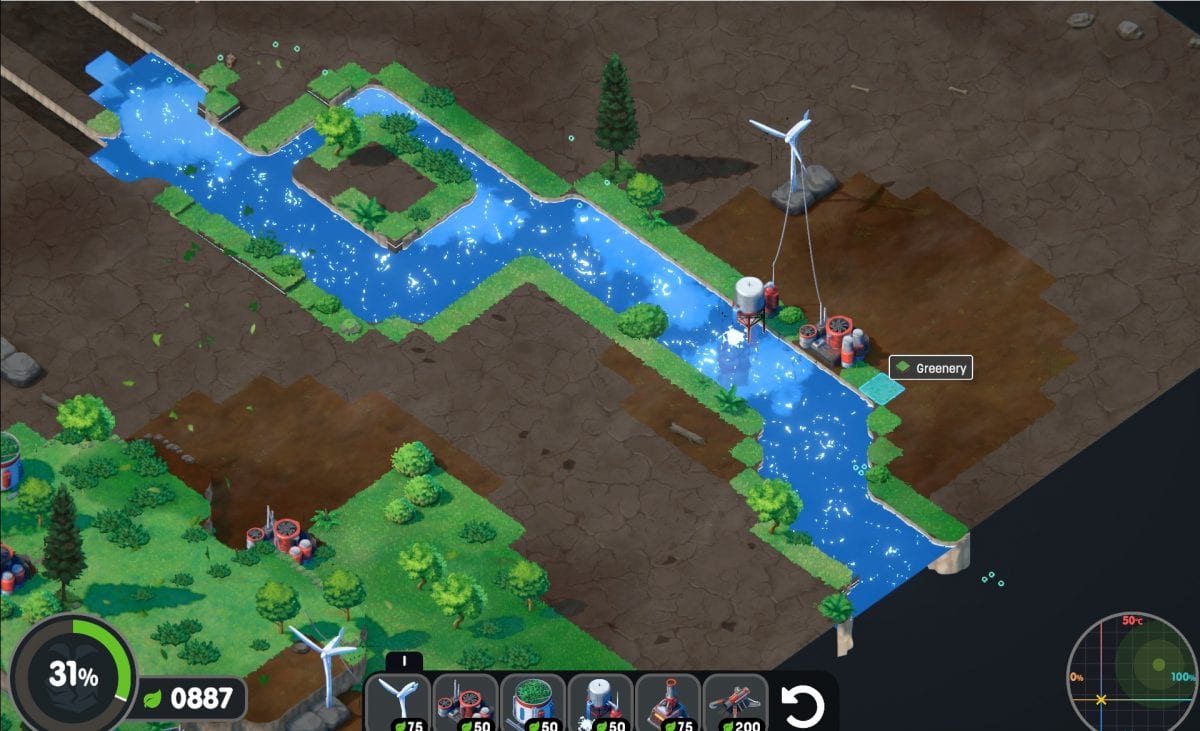Select the excavator building costing 200
Image resolution: width=1200 pixels, height=731 pixels.
coord(735,702)
